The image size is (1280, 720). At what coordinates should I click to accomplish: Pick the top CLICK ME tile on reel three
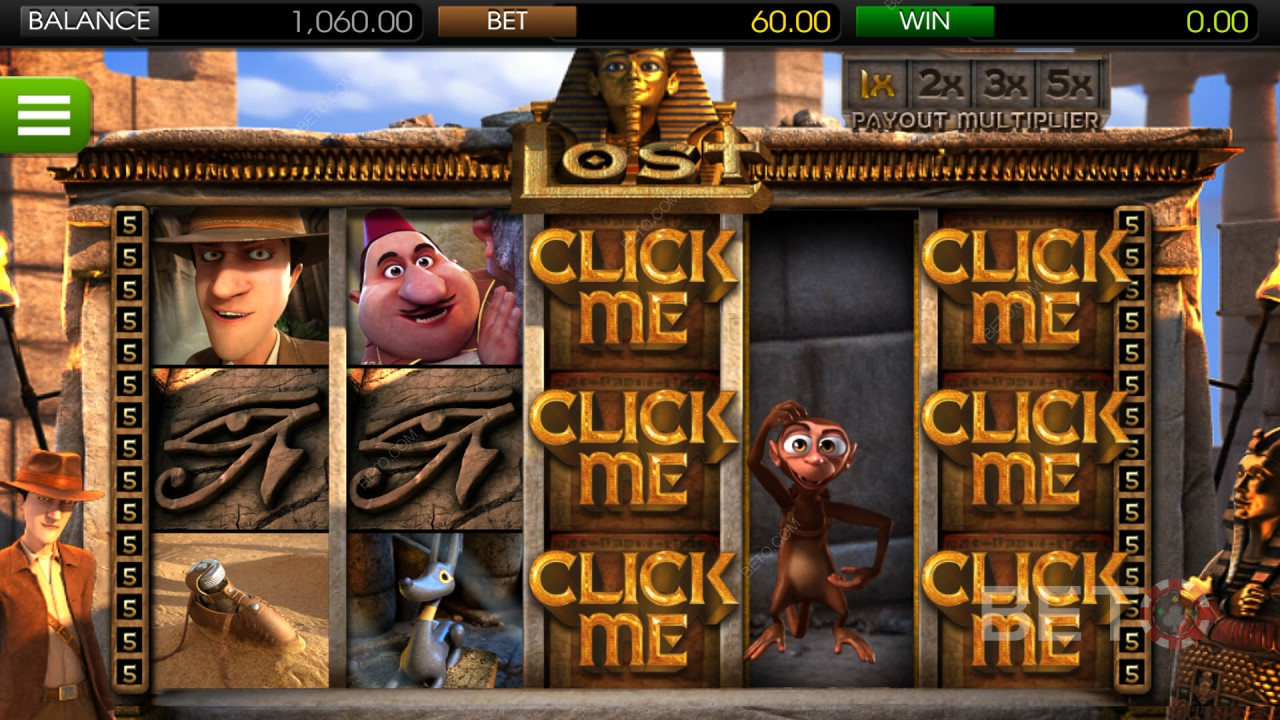[633, 288]
